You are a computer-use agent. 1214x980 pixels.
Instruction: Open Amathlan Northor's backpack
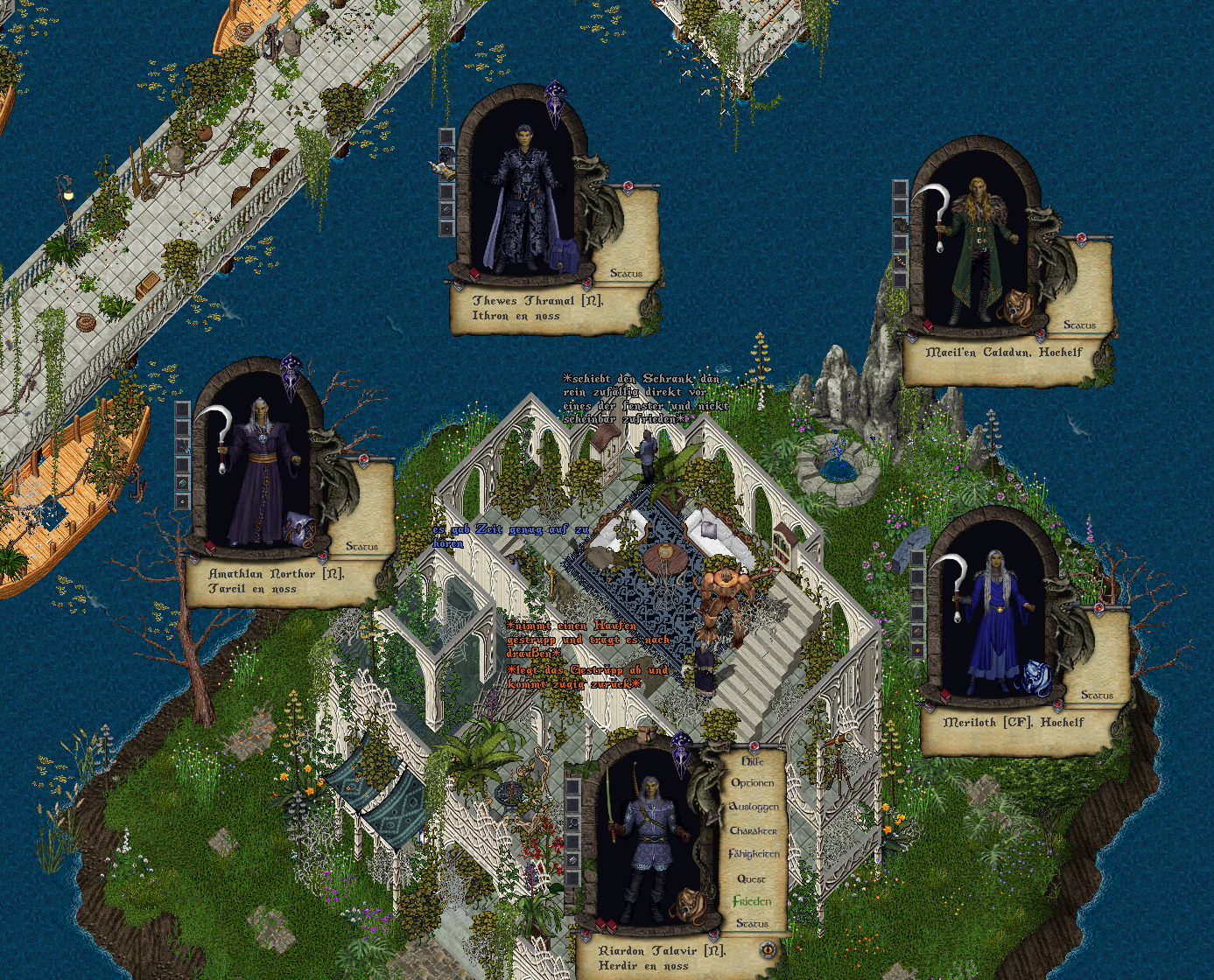click(300, 530)
